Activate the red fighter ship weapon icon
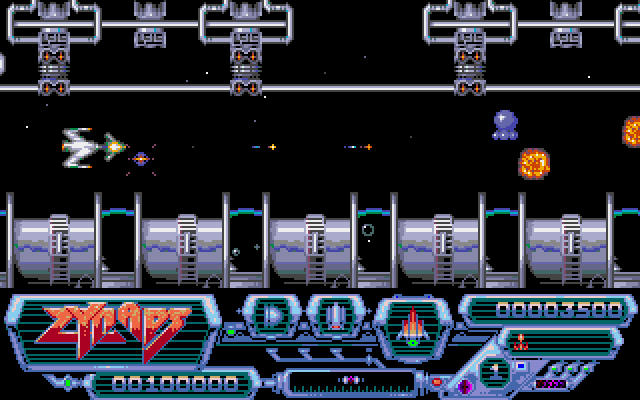Screen dimensions: 640x400 [x=410, y=325]
